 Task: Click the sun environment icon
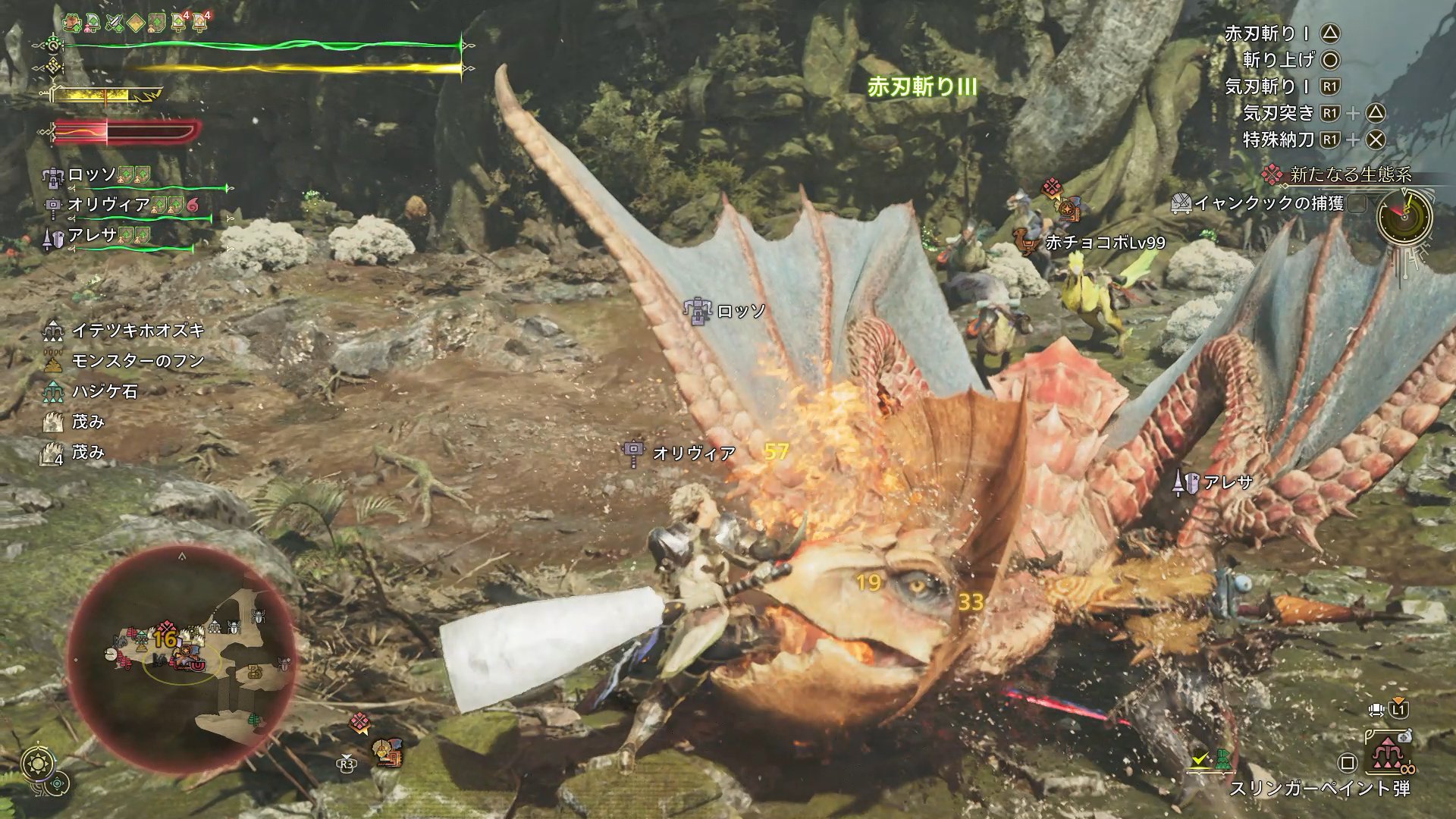36,763
